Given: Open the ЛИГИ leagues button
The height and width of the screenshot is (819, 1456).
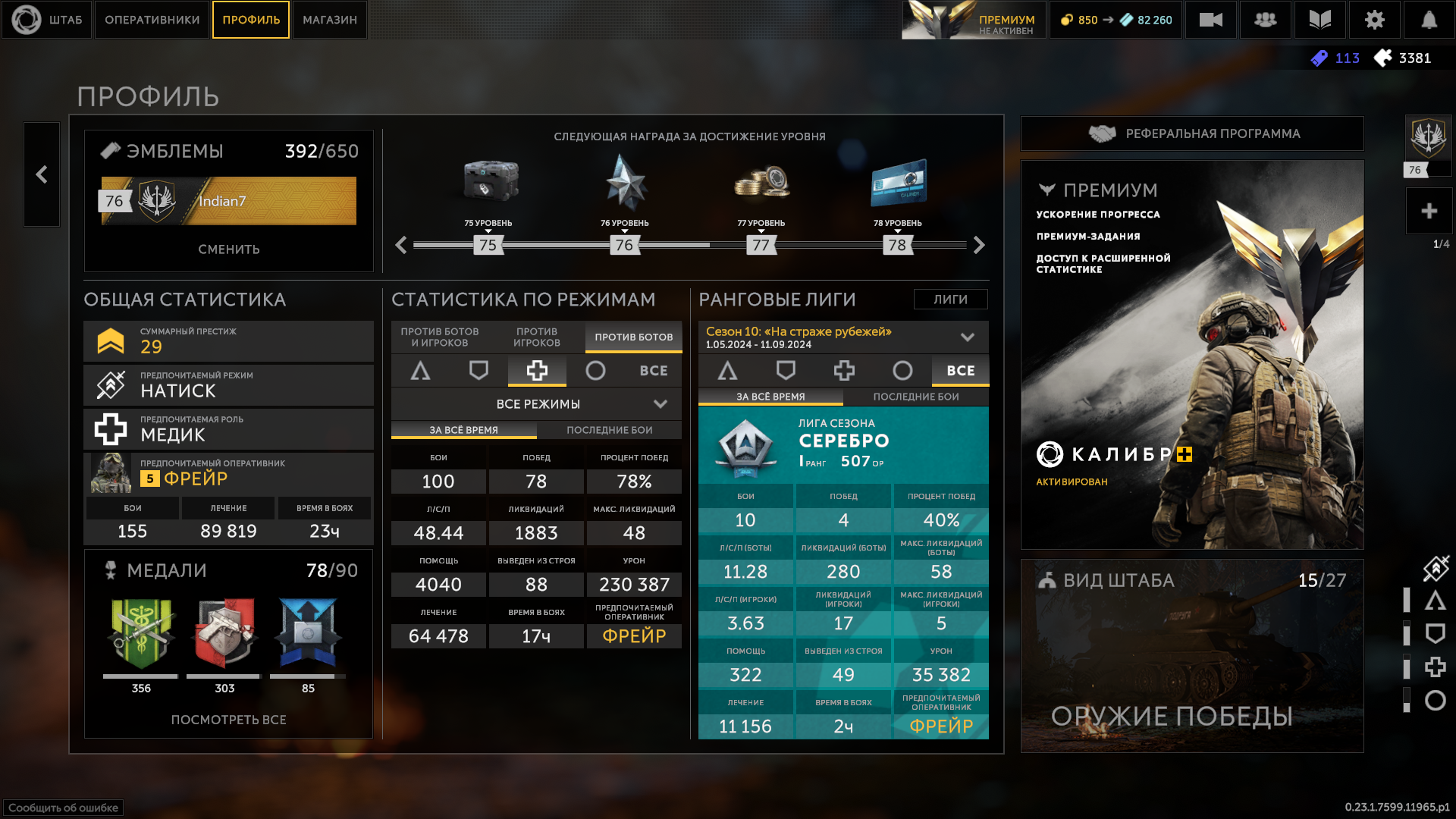Looking at the screenshot, I should click(x=950, y=300).
